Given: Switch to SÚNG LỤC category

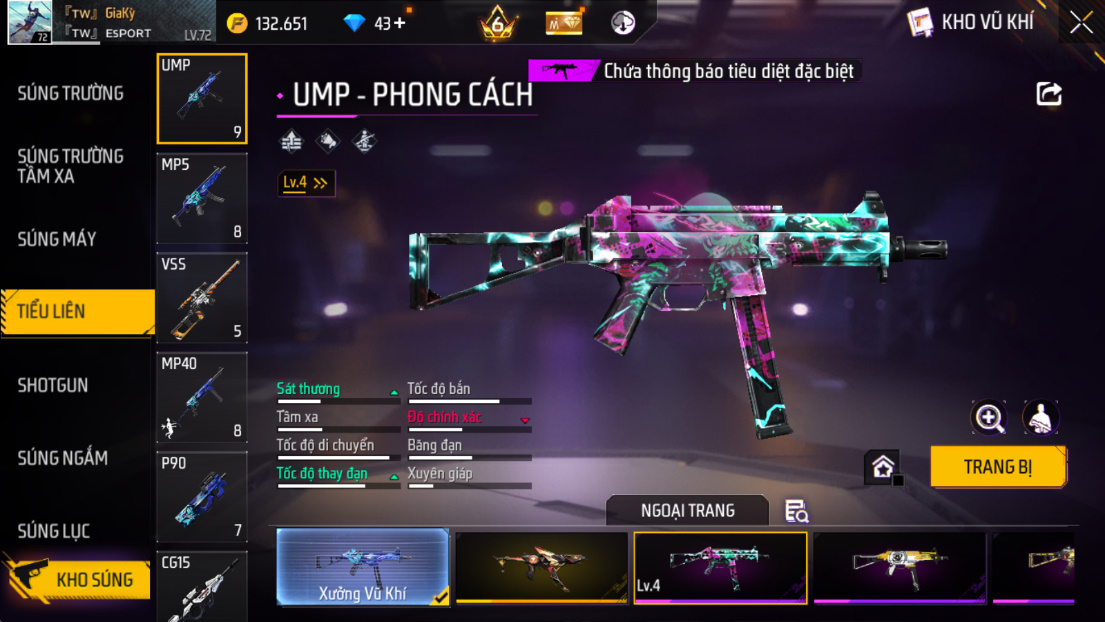Looking at the screenshot, I should [54, 531].
